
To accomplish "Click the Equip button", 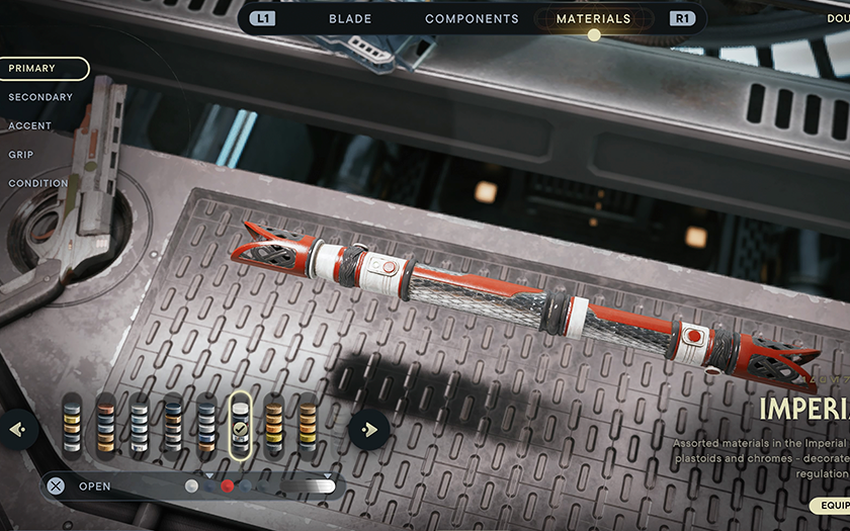I will pyautogui.click(x=830, y=506).
